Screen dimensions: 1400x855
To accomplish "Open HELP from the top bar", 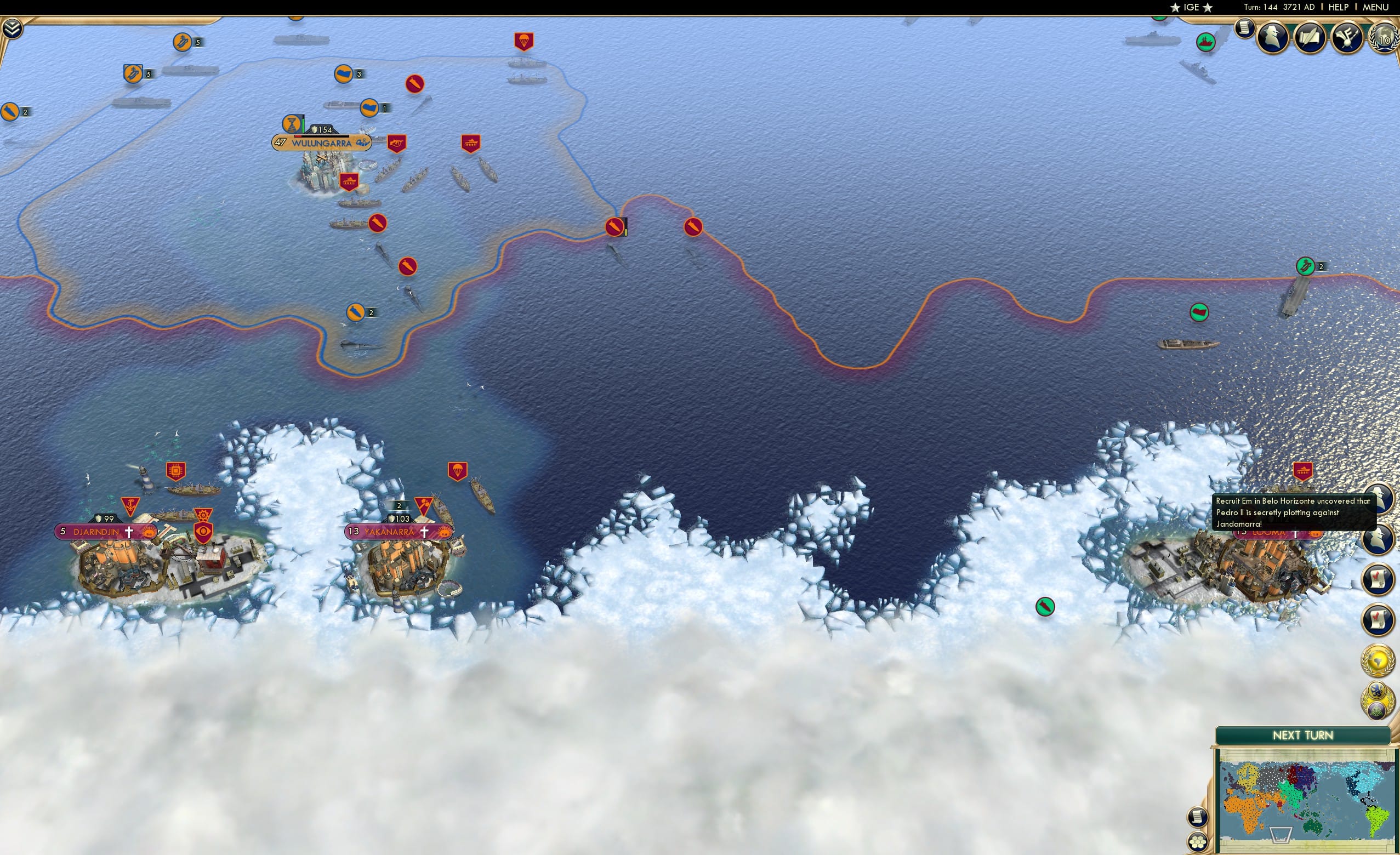I will (x=1339, y=7).
